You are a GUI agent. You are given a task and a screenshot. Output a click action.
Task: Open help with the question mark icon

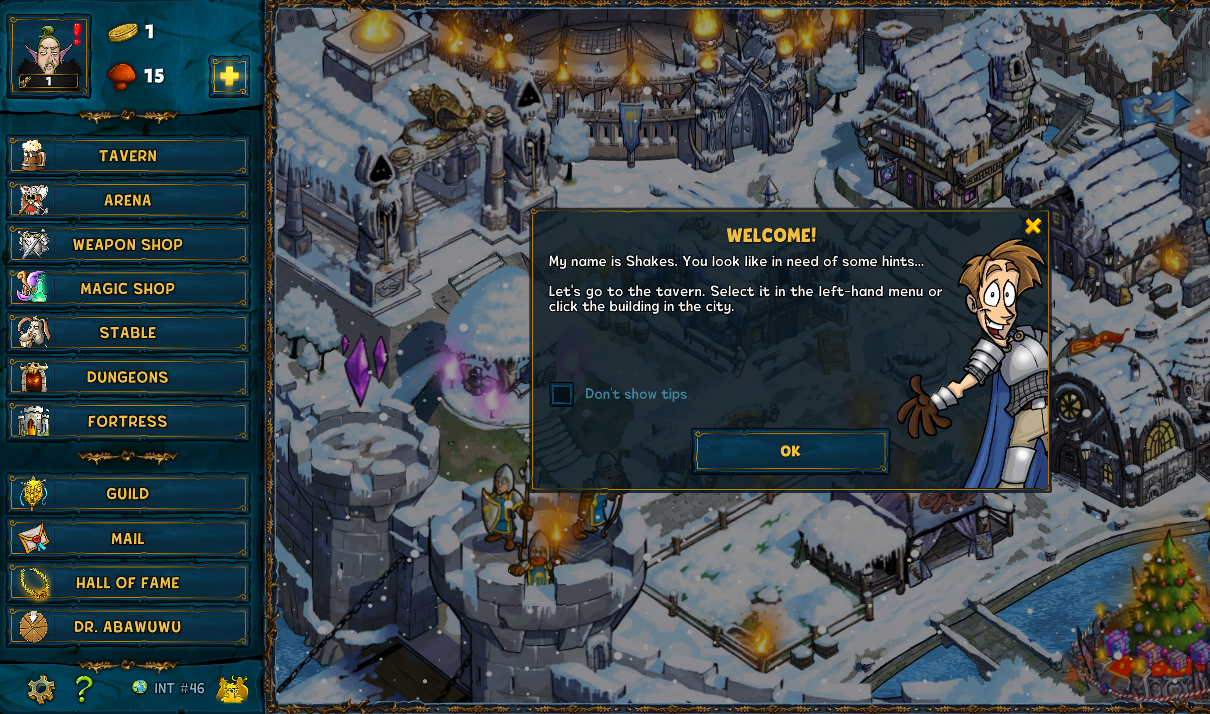(84, 689)
